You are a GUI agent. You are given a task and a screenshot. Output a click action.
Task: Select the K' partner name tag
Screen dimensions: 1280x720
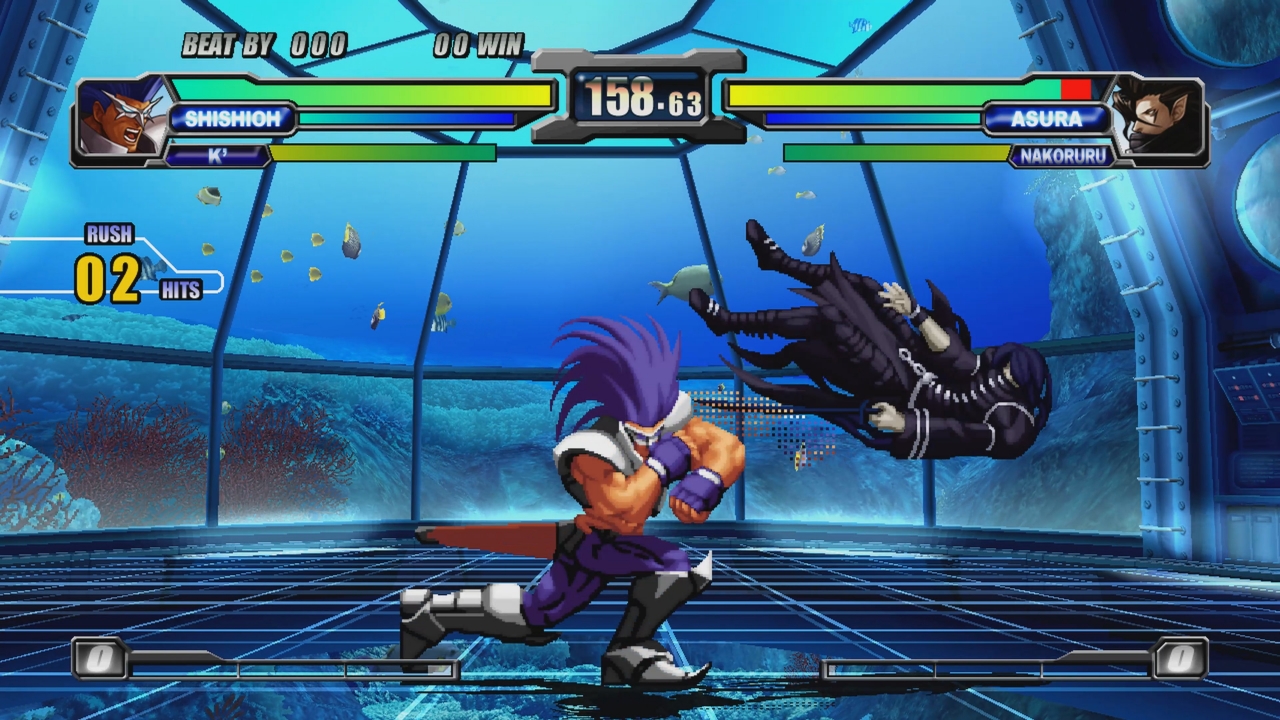pyautogui.click(x=217, y=155)
